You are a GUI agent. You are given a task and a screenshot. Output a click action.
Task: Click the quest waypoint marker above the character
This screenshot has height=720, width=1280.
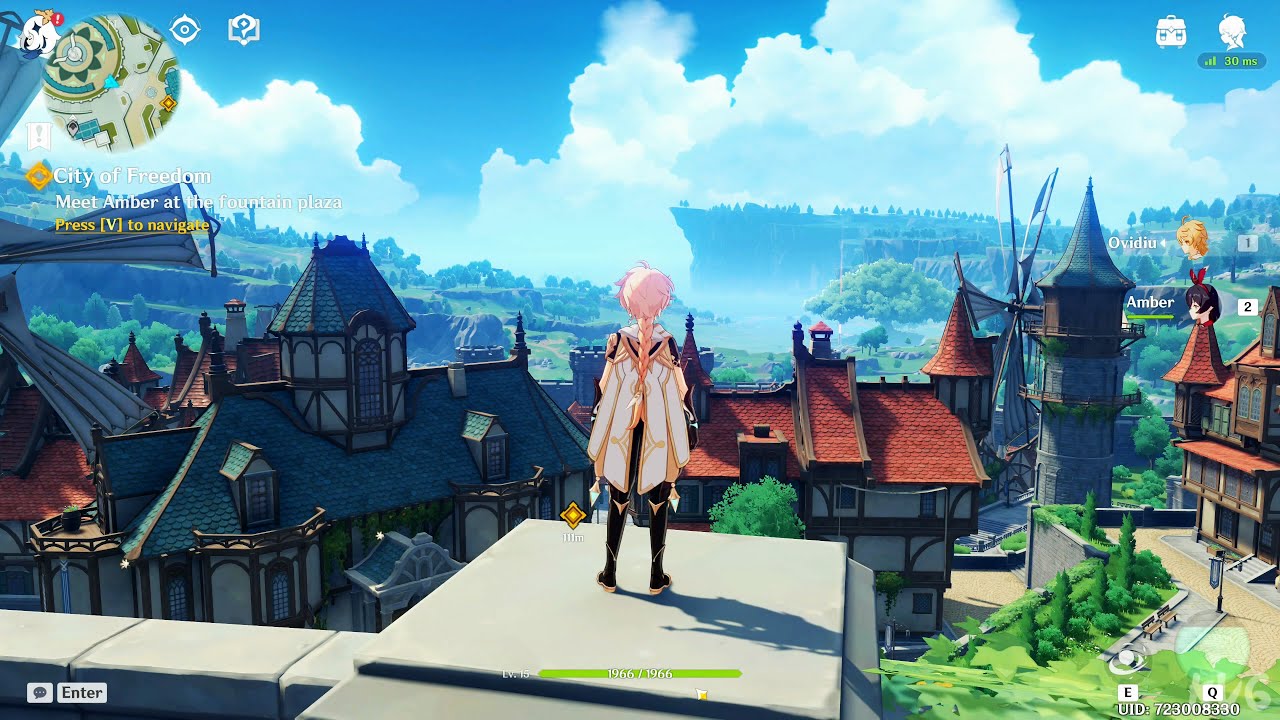click(x=573, y=516)
